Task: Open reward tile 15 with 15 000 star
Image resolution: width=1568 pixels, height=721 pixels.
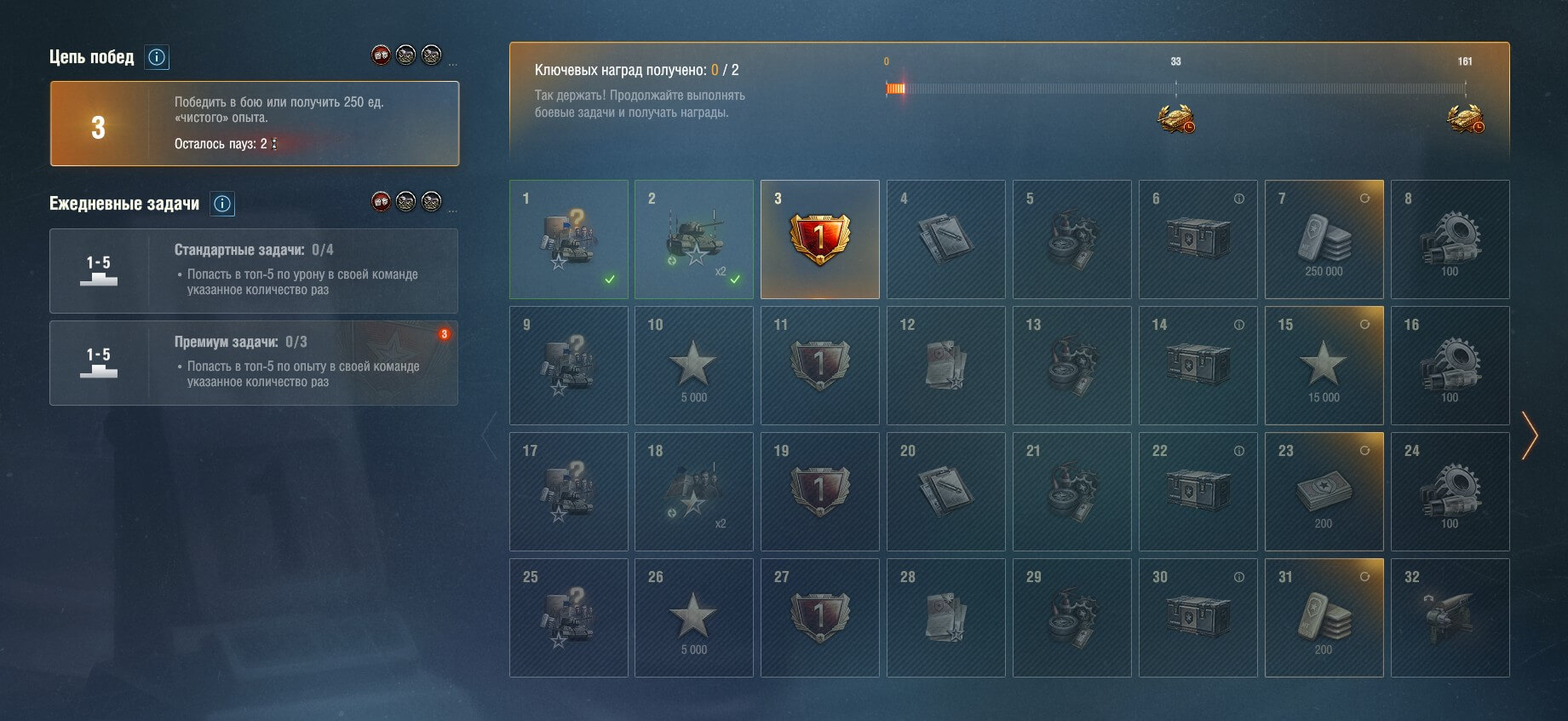Action: coord(1324,366)
